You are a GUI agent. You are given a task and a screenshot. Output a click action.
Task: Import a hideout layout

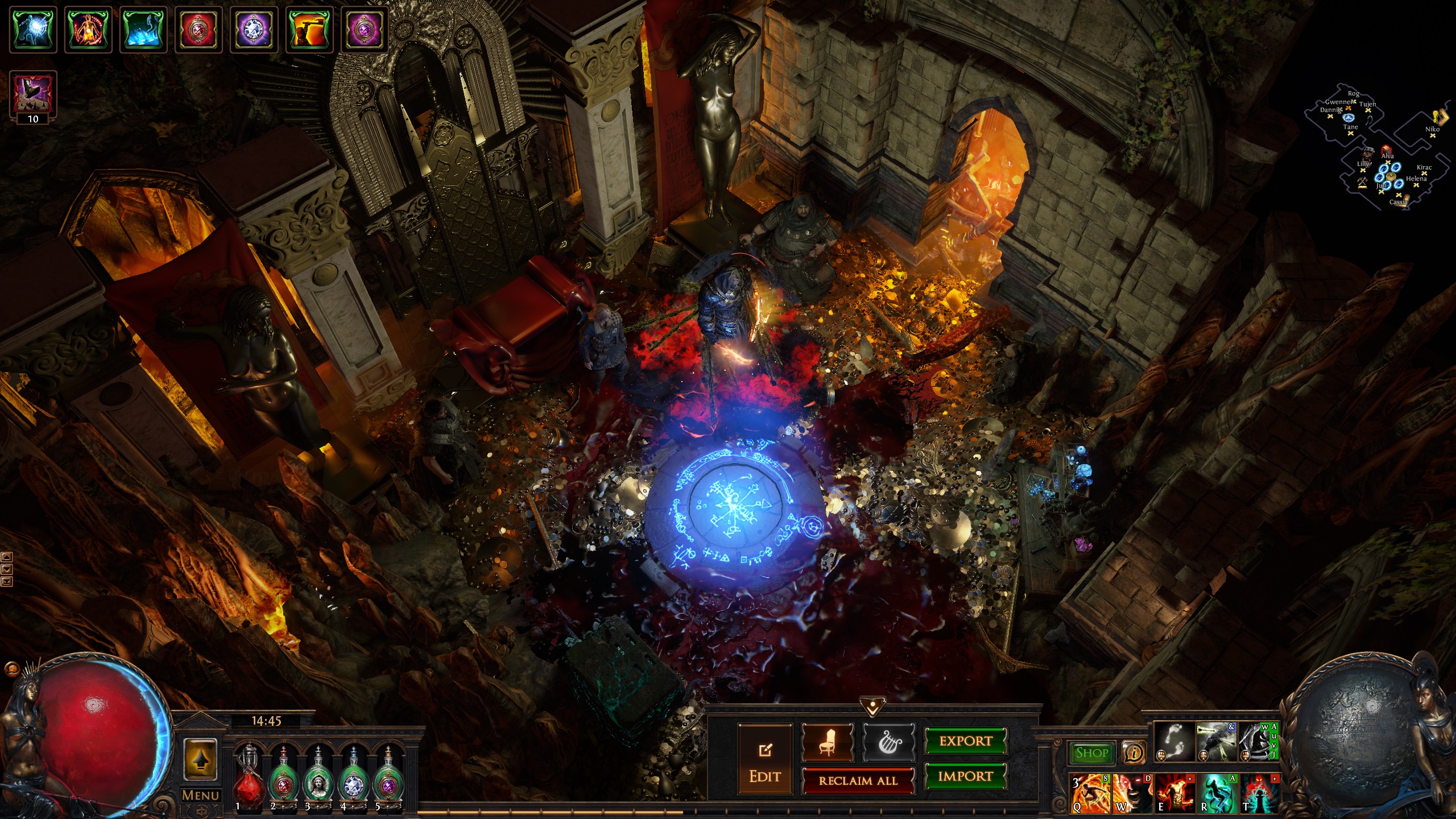(965, 776)
